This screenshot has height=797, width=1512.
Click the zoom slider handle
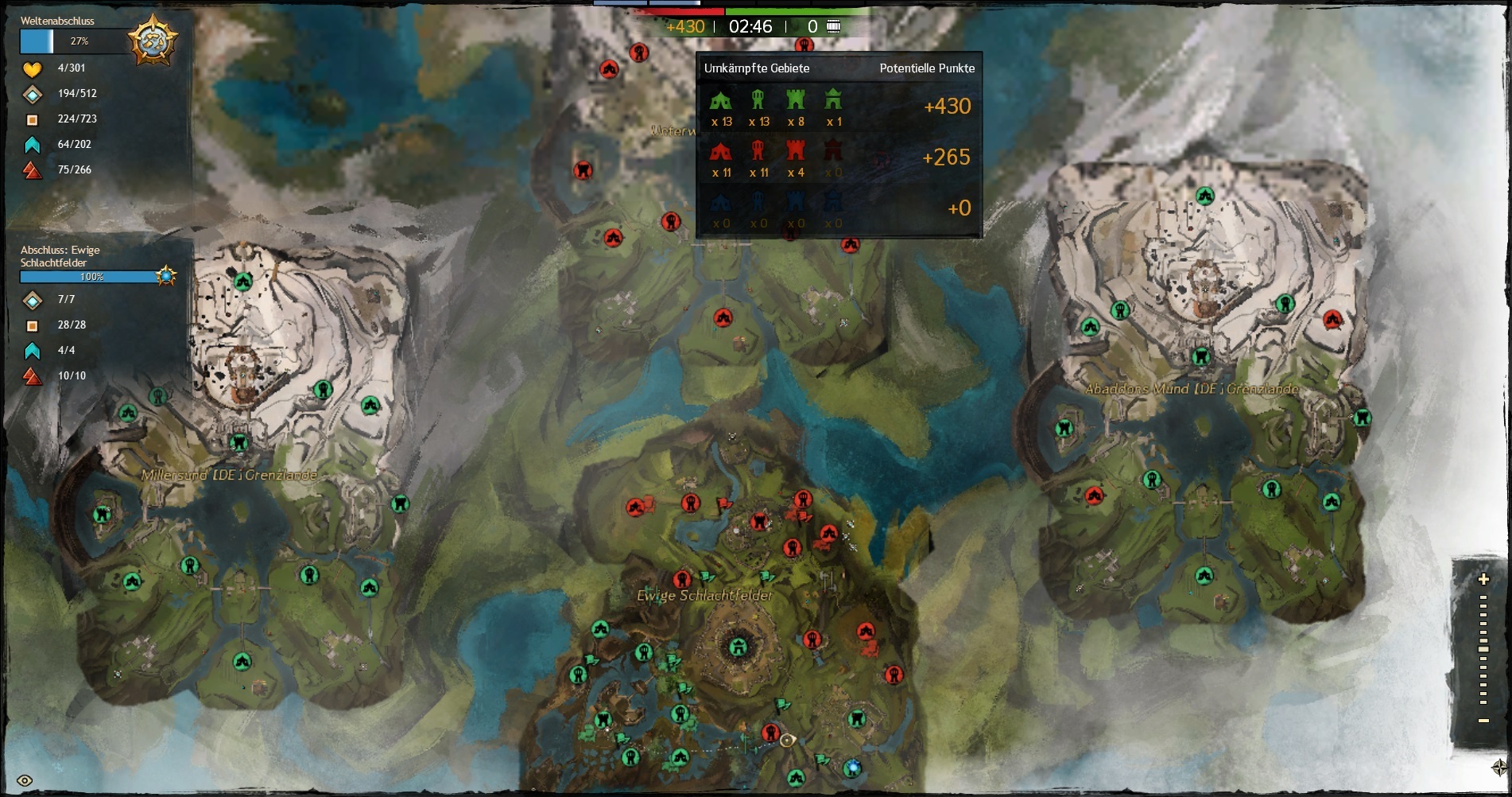[x=1483, y=649]
